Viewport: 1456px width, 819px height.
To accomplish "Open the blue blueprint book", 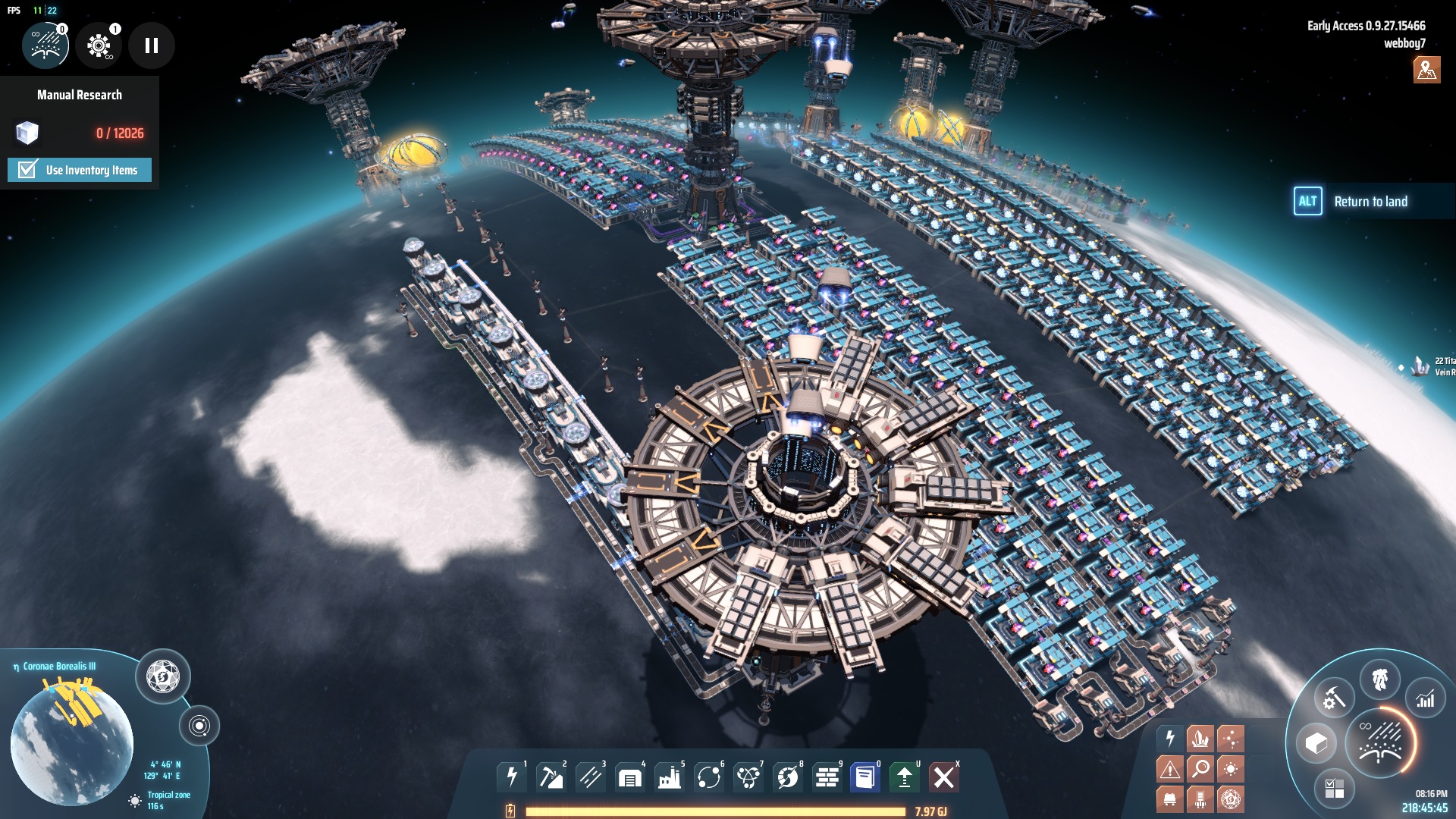I will coord(865,777).
